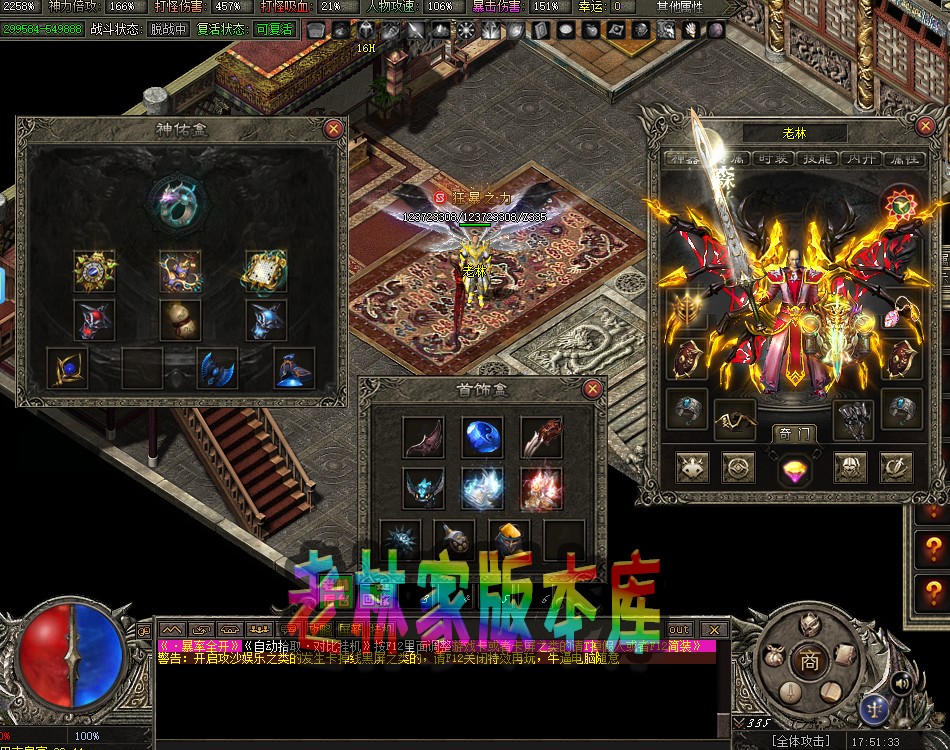
Task: Switch to the 内丹 tab
Action: click(x=859, y=159)
